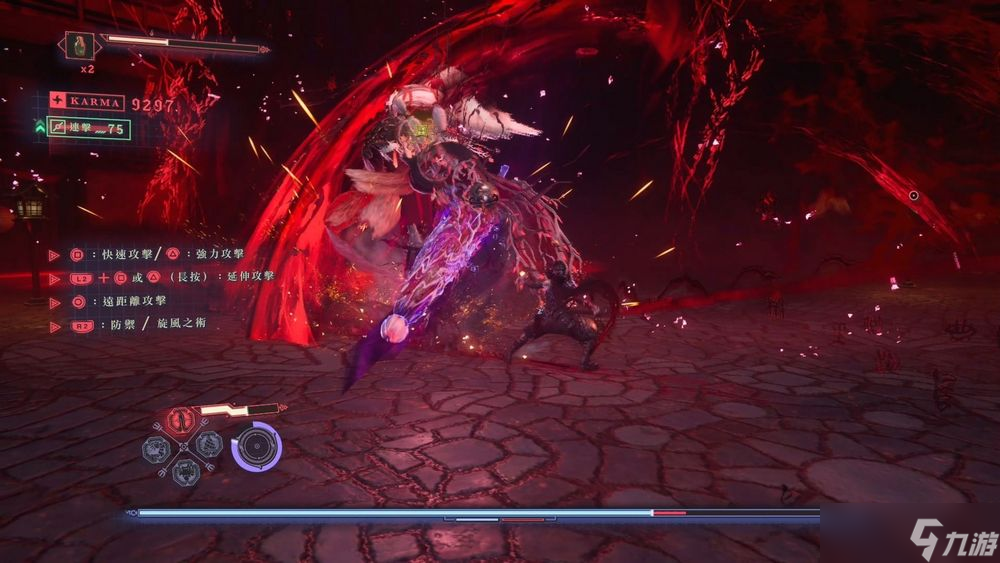
Task: Click the purple circular ring gauge
Action: [257, 446]
